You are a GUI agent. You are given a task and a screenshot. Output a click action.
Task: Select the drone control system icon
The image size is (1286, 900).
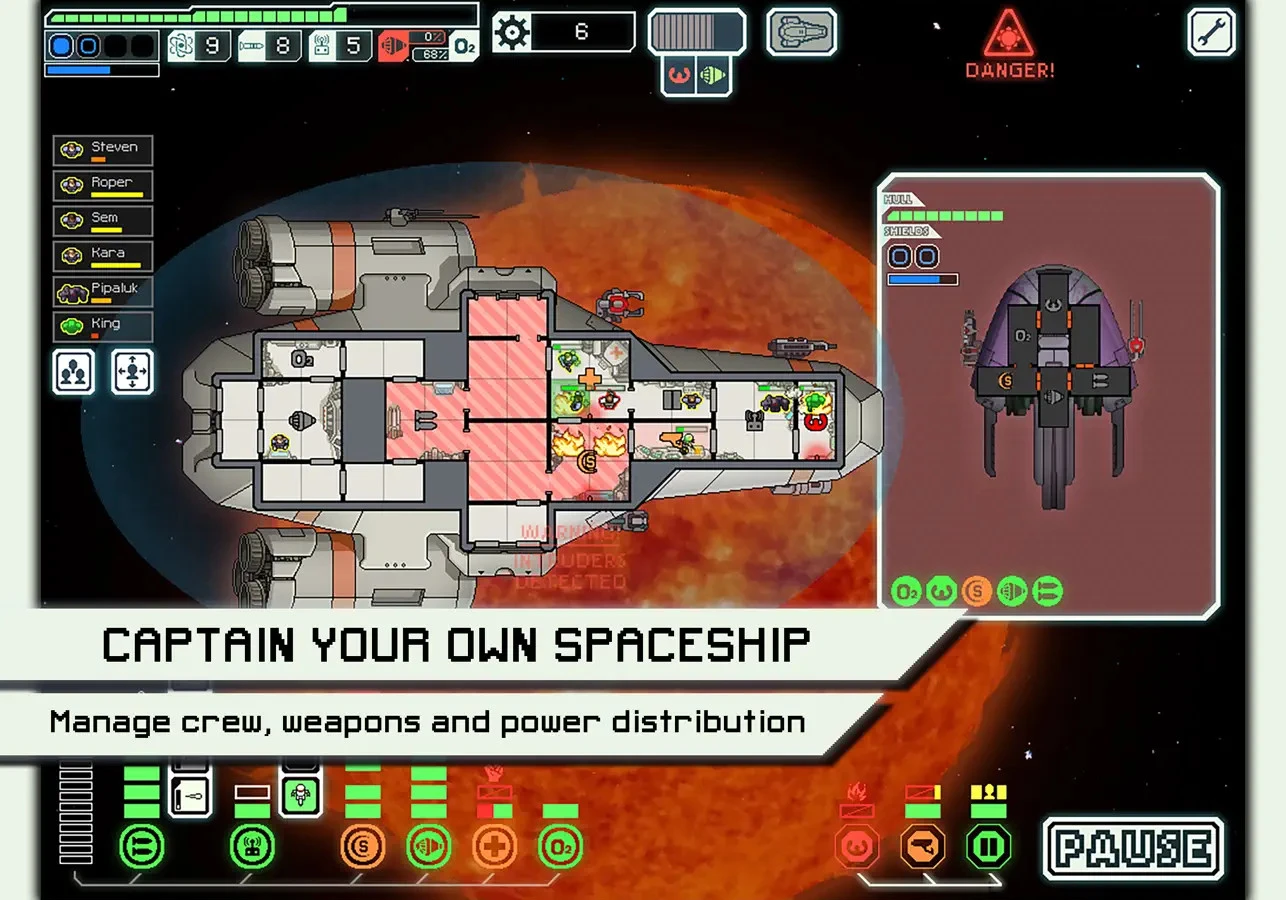(252, 848)
